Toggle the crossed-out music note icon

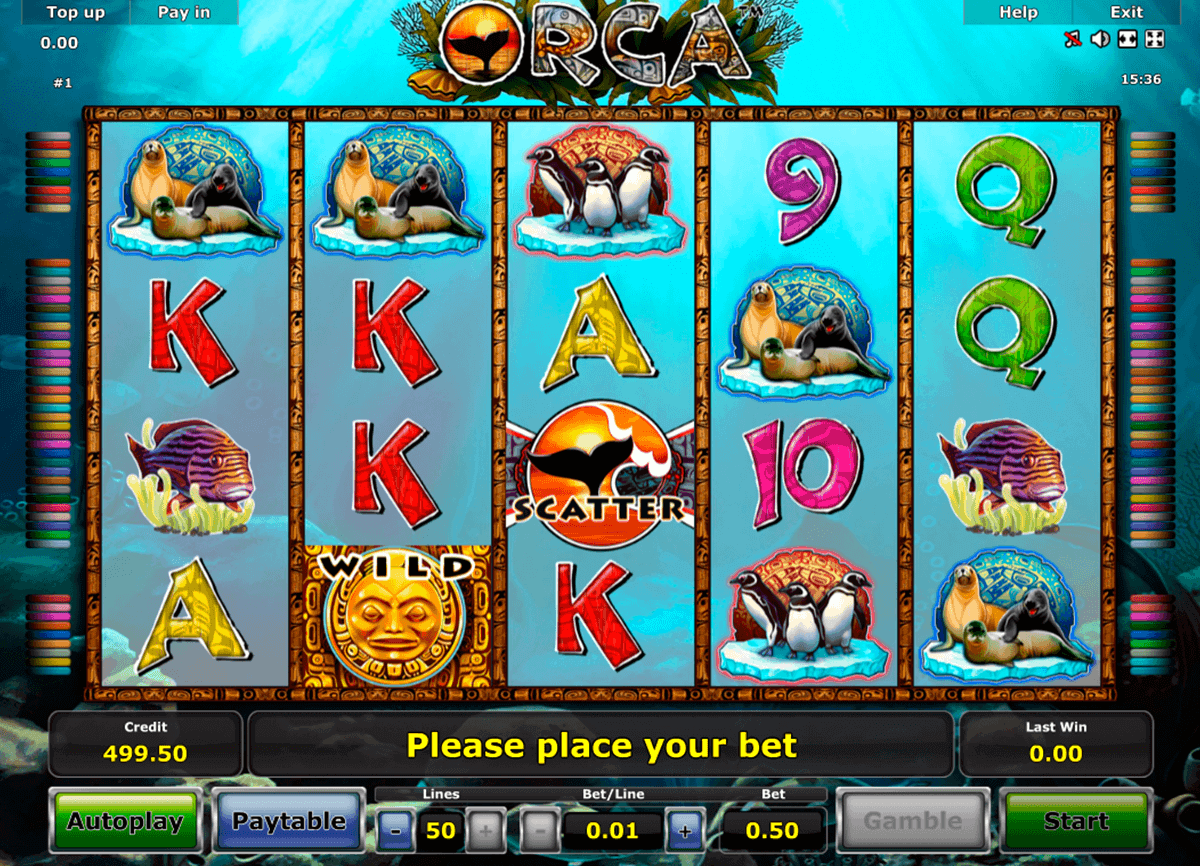click(1073, 40)
